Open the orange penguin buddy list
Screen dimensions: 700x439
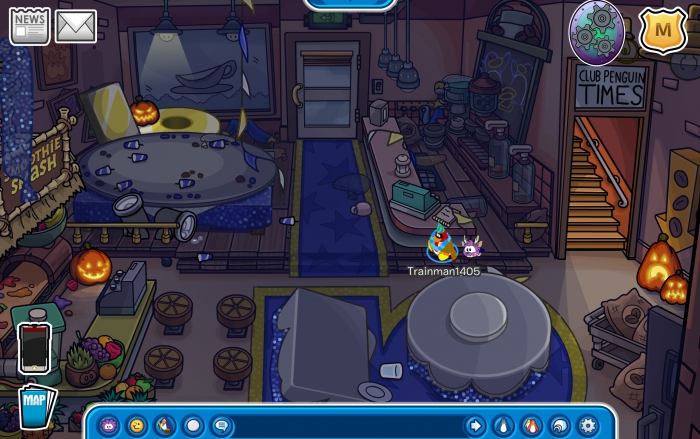(531, 425)
